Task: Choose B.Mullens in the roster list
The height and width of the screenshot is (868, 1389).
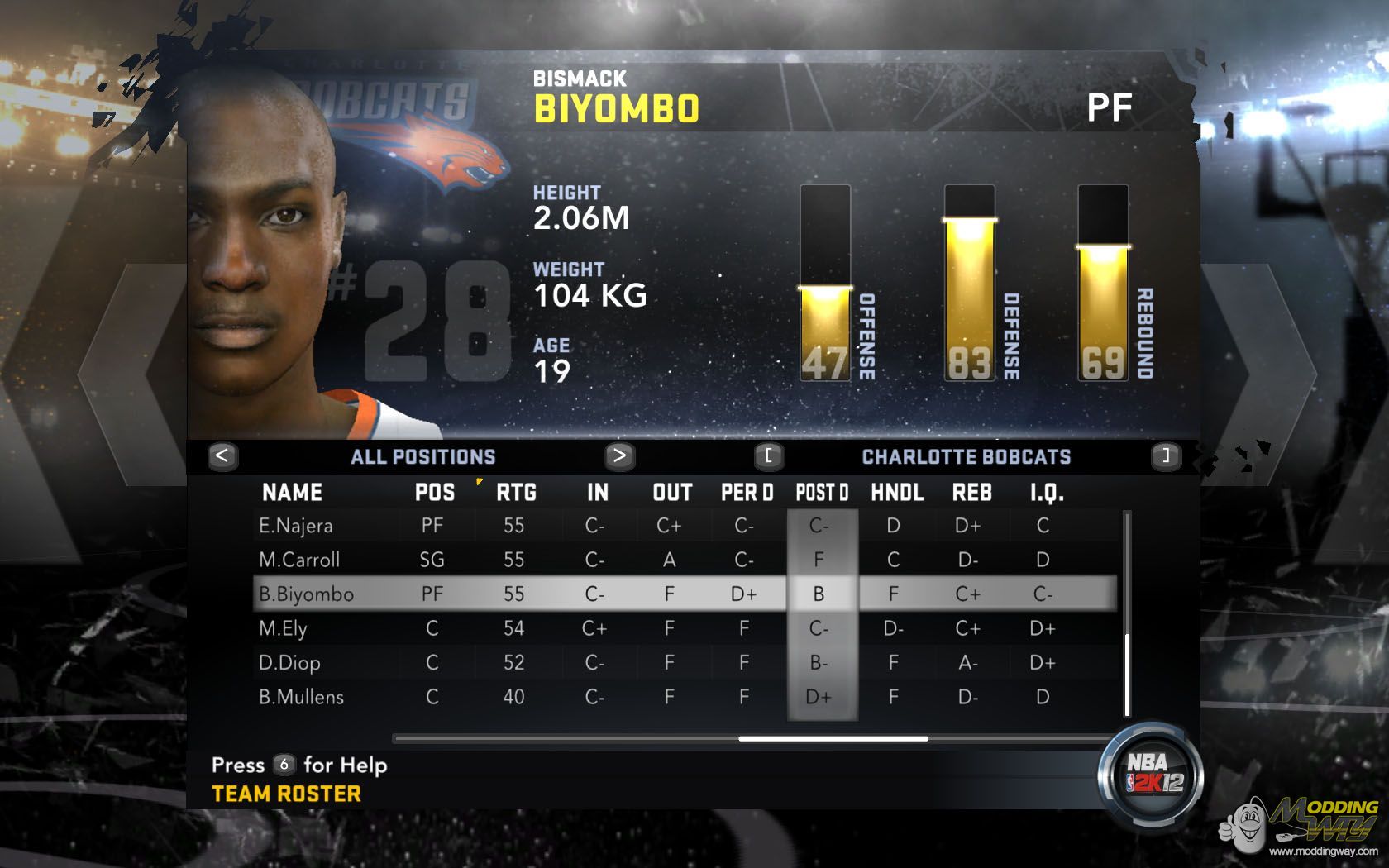Action: coord(301,697)
